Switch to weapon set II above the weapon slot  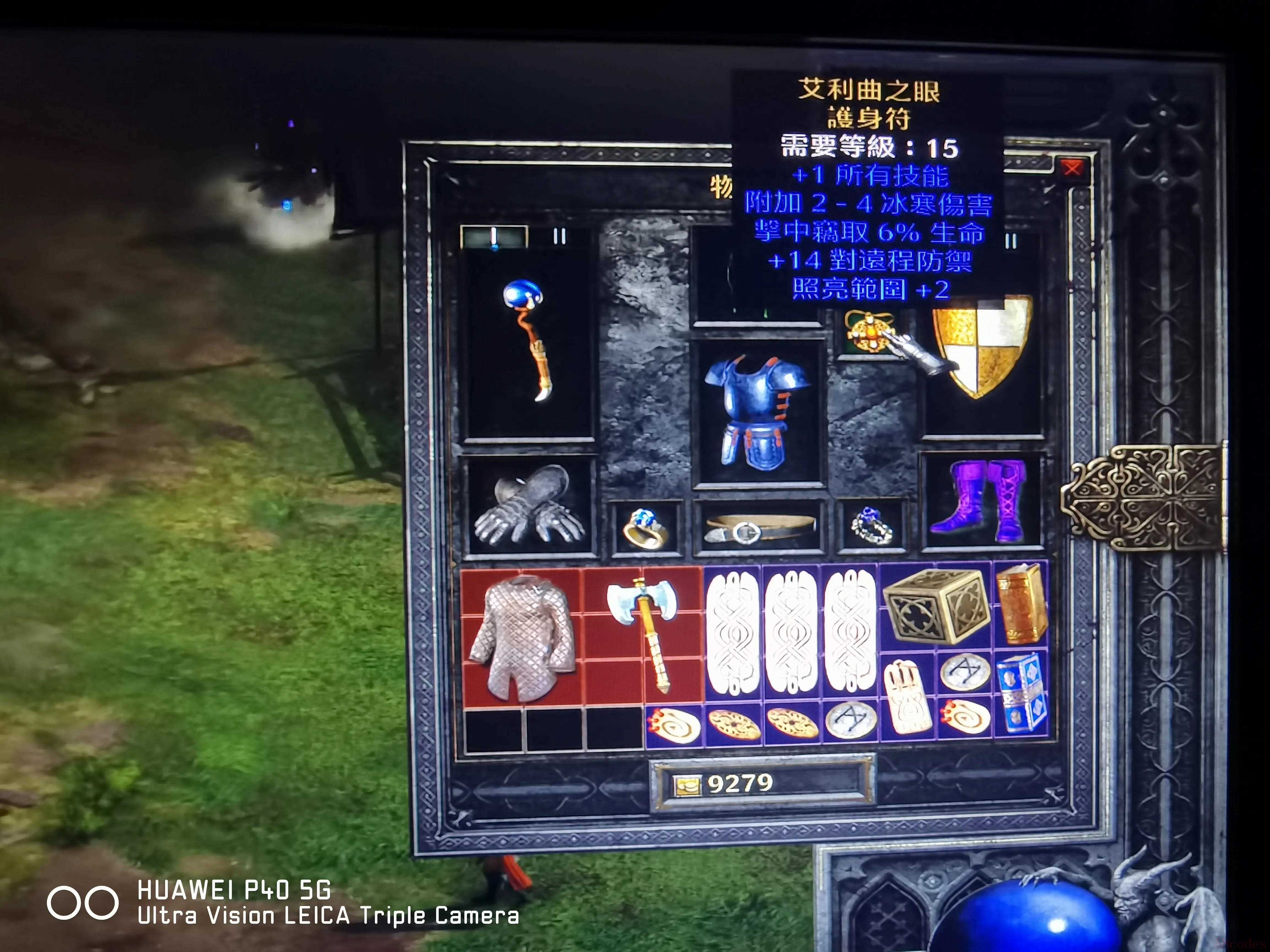pyautogui.click(x=559, y=236)
